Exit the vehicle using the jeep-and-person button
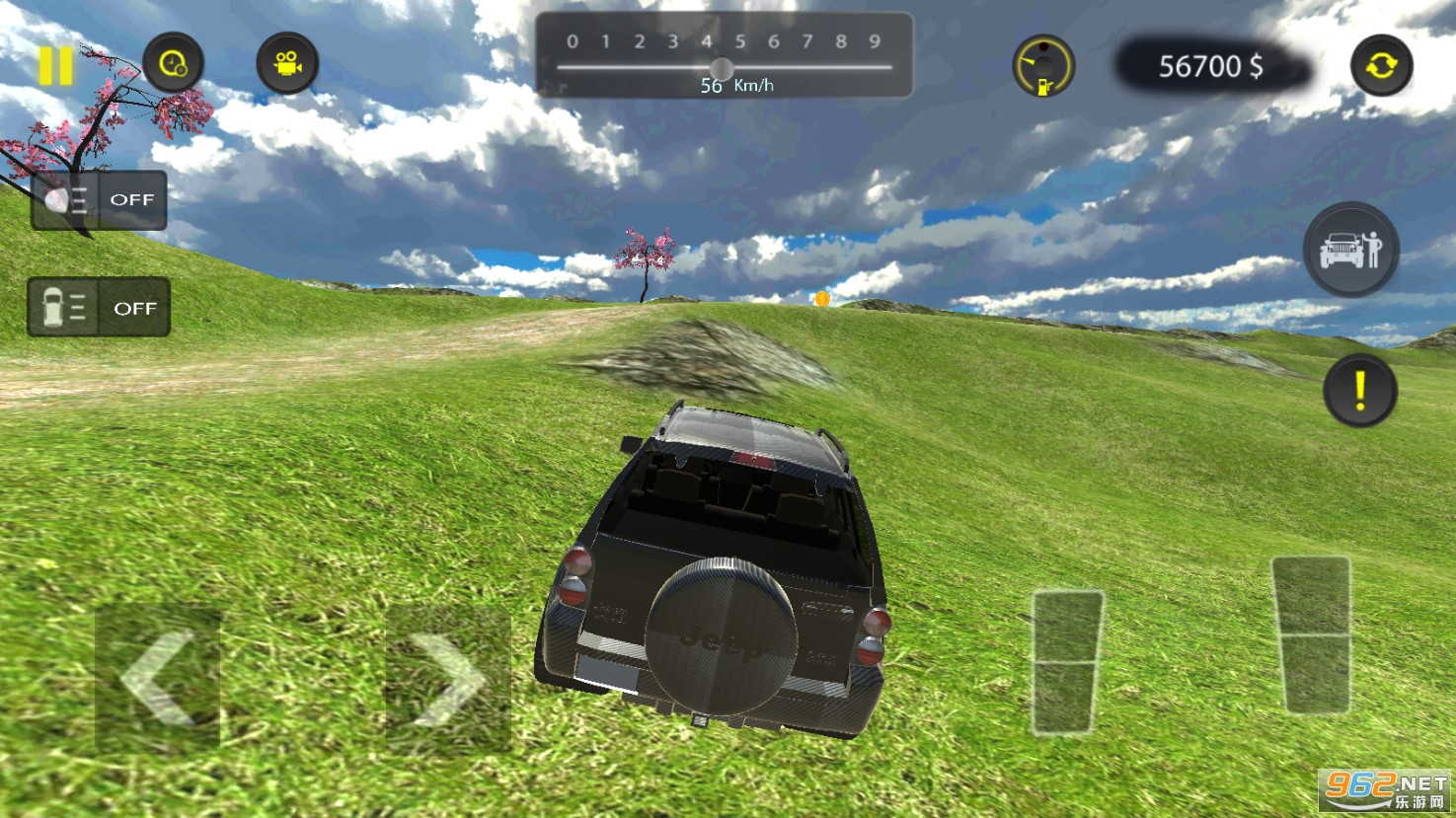This screenshot has width=1456, height=818. (1350, 249)
